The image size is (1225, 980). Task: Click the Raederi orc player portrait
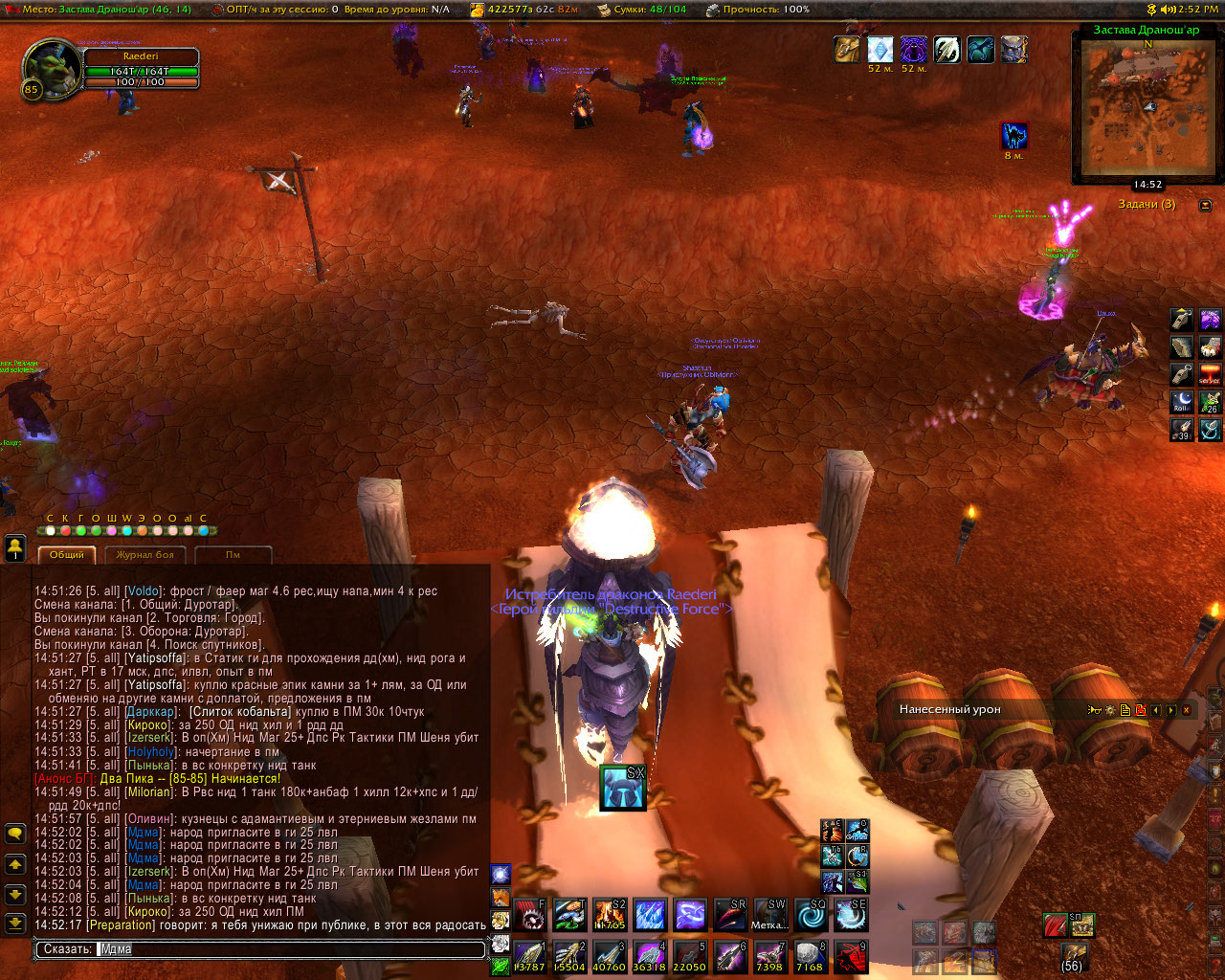click(x=52, y=67)
